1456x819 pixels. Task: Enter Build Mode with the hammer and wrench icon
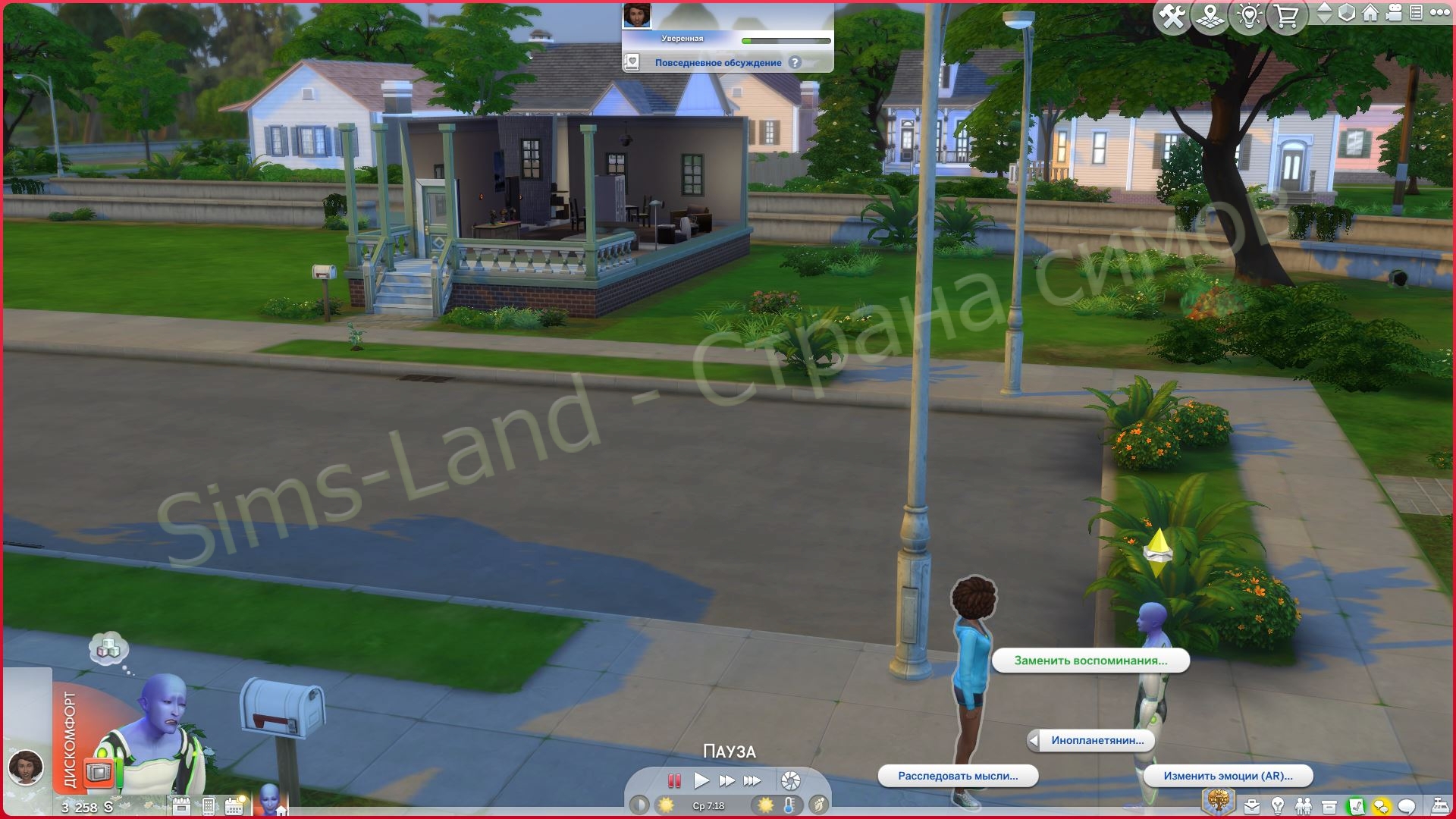(1172, 15)
